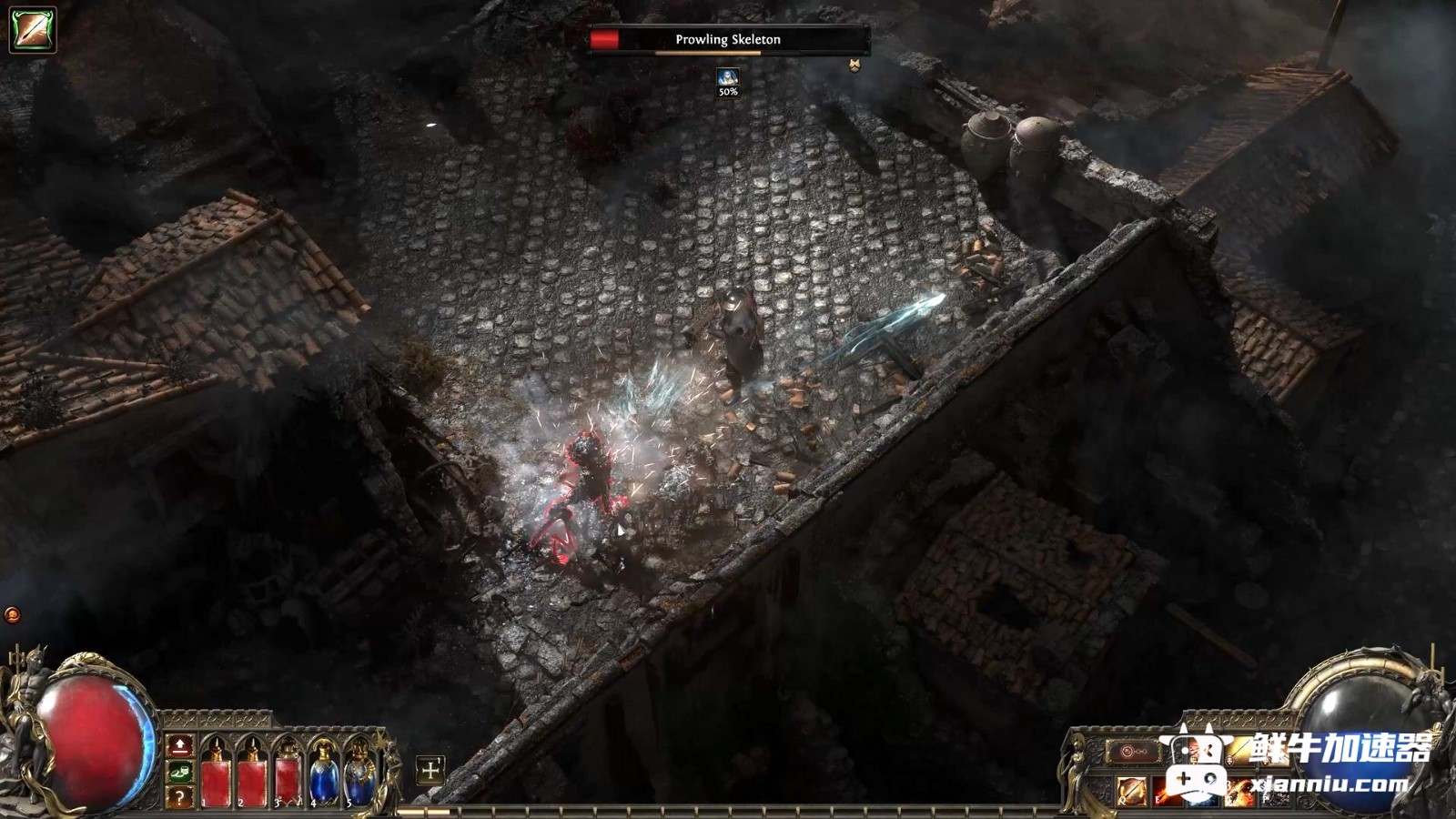This screenshot has width=1456, height=819.
Task: Use the life flask in slot 3
Action: click(x=288, y=777)
